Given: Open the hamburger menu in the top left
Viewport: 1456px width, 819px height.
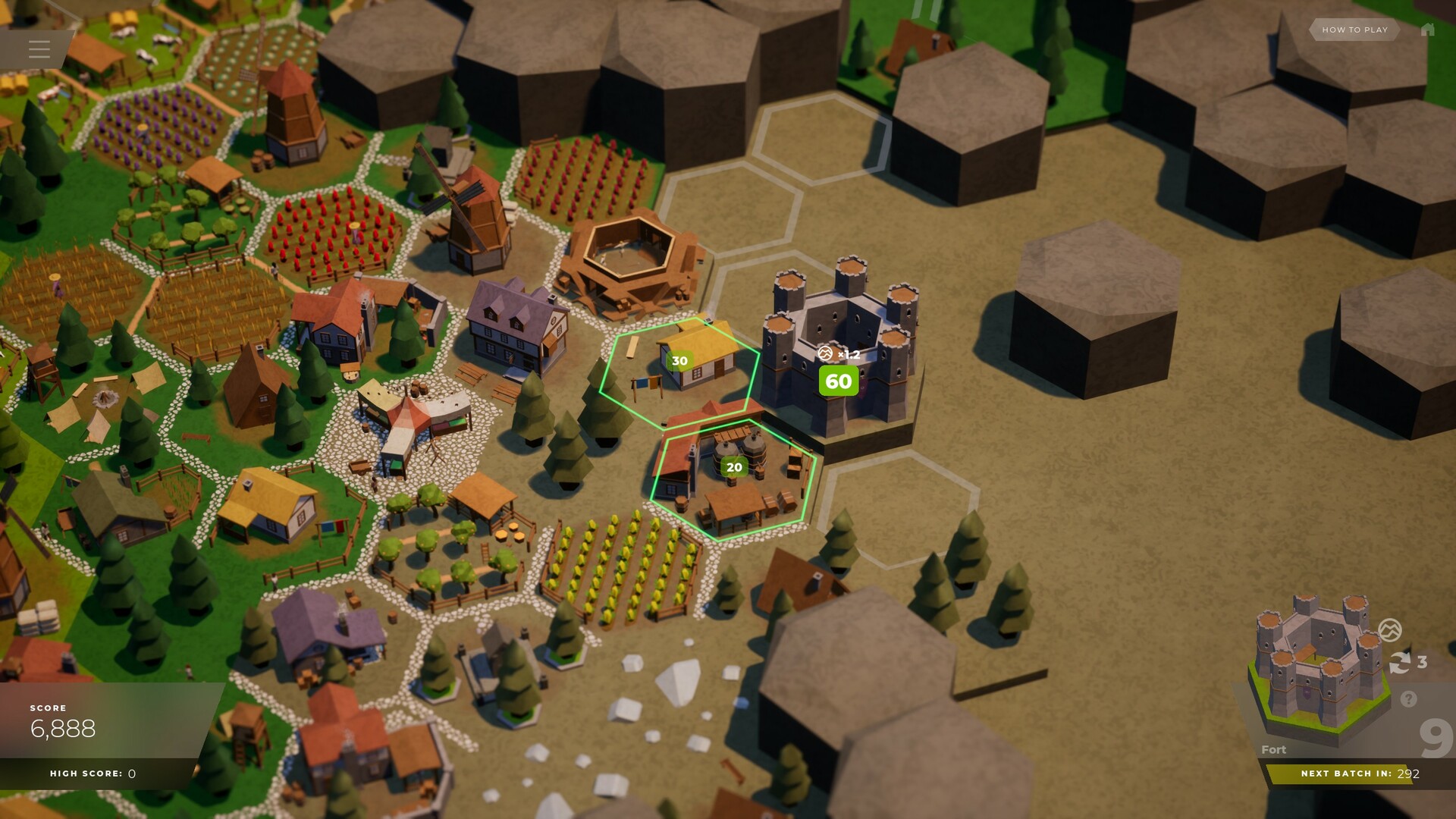Looking at the screenshot, I should pos(38,49).
